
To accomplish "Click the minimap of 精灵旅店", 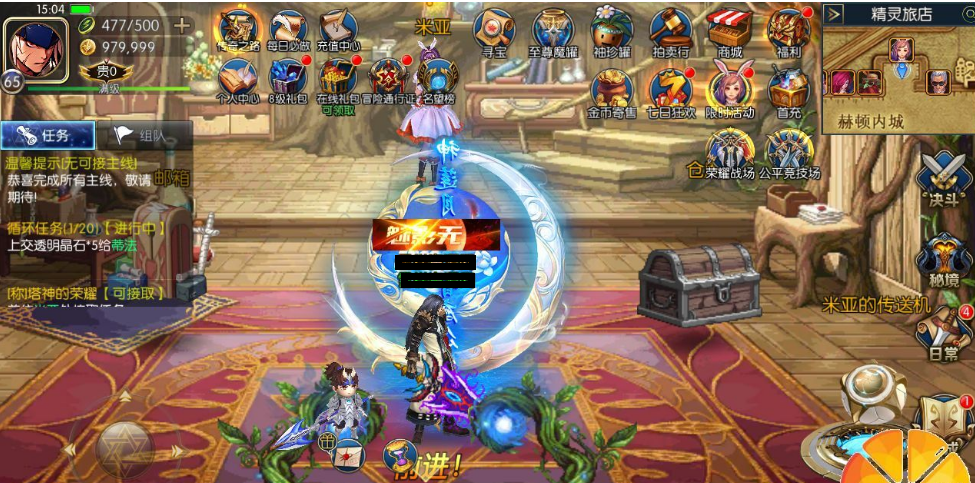I will [897, 70].
